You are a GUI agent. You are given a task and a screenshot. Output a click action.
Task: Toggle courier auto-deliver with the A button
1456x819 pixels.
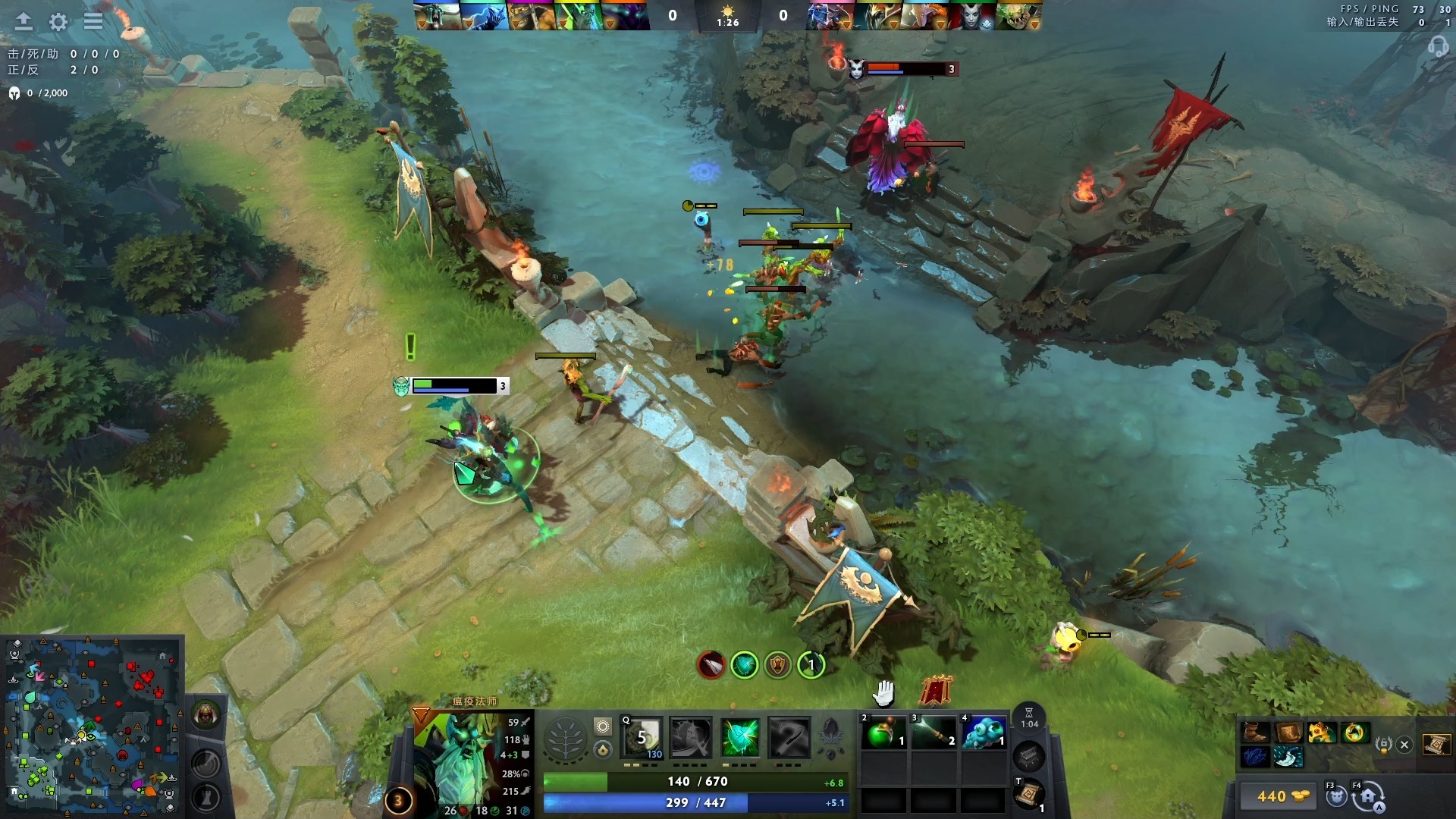coord(1379,805)
